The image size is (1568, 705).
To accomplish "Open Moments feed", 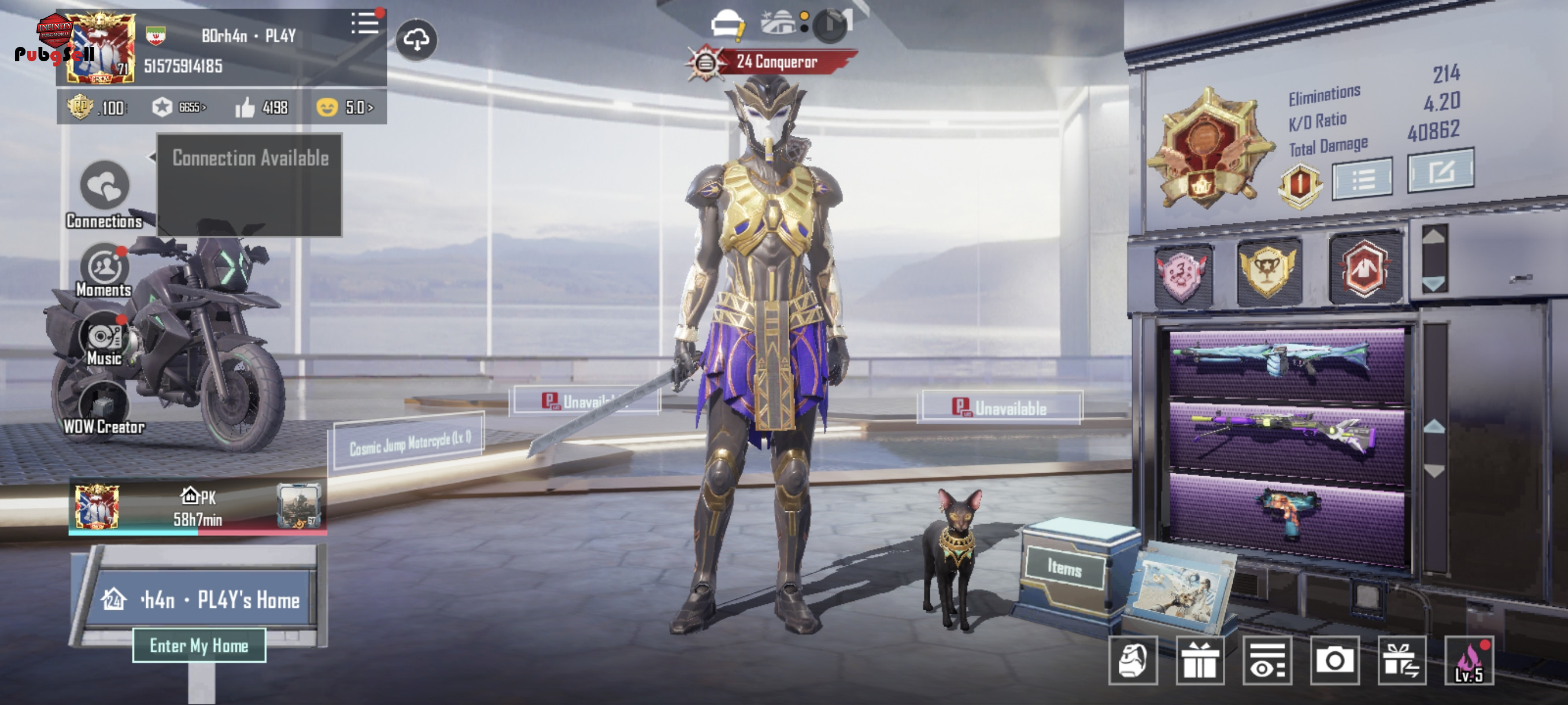I will tap(104, 268).
